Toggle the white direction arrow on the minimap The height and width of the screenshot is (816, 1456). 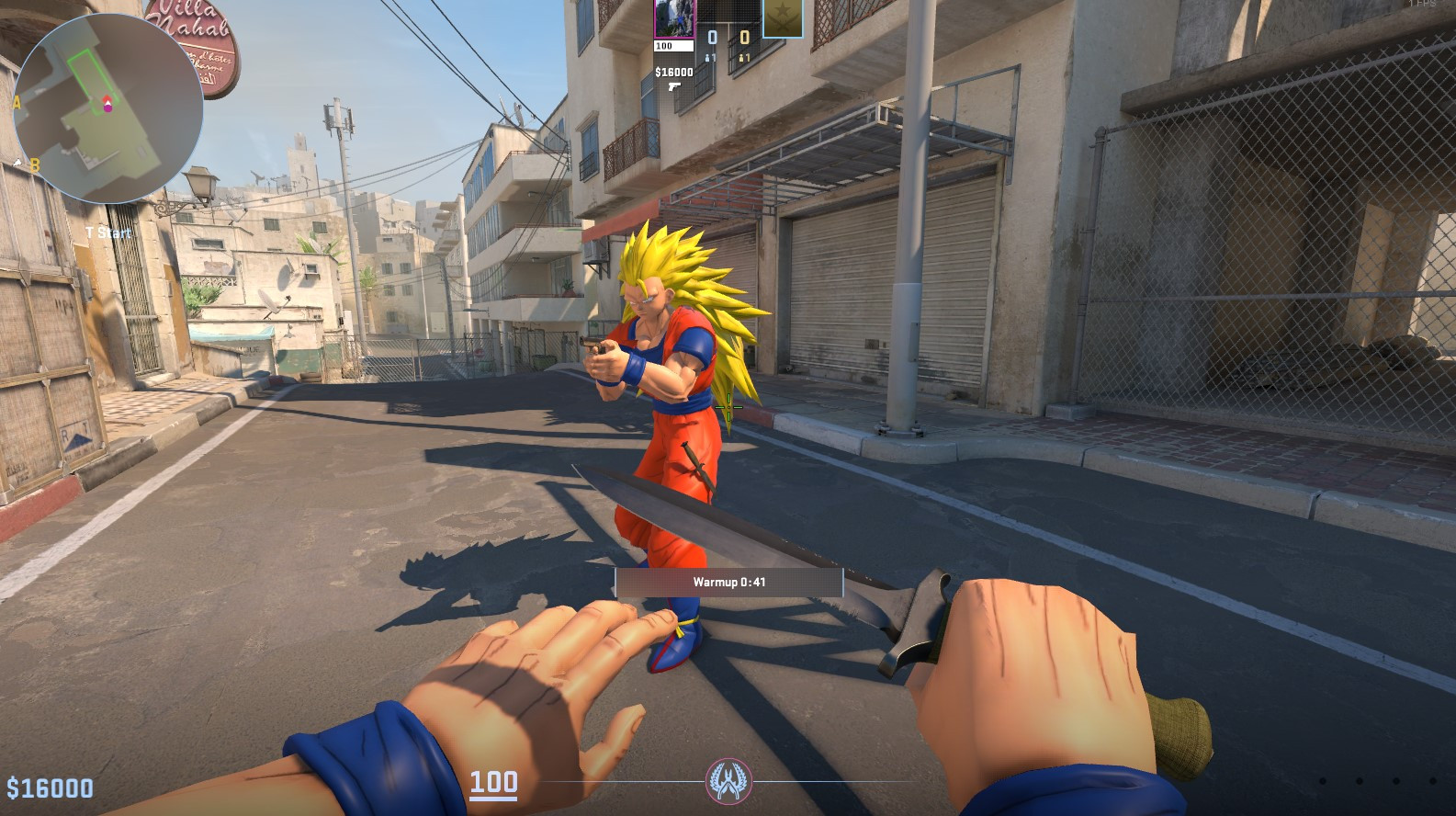[x=107, y=104]
